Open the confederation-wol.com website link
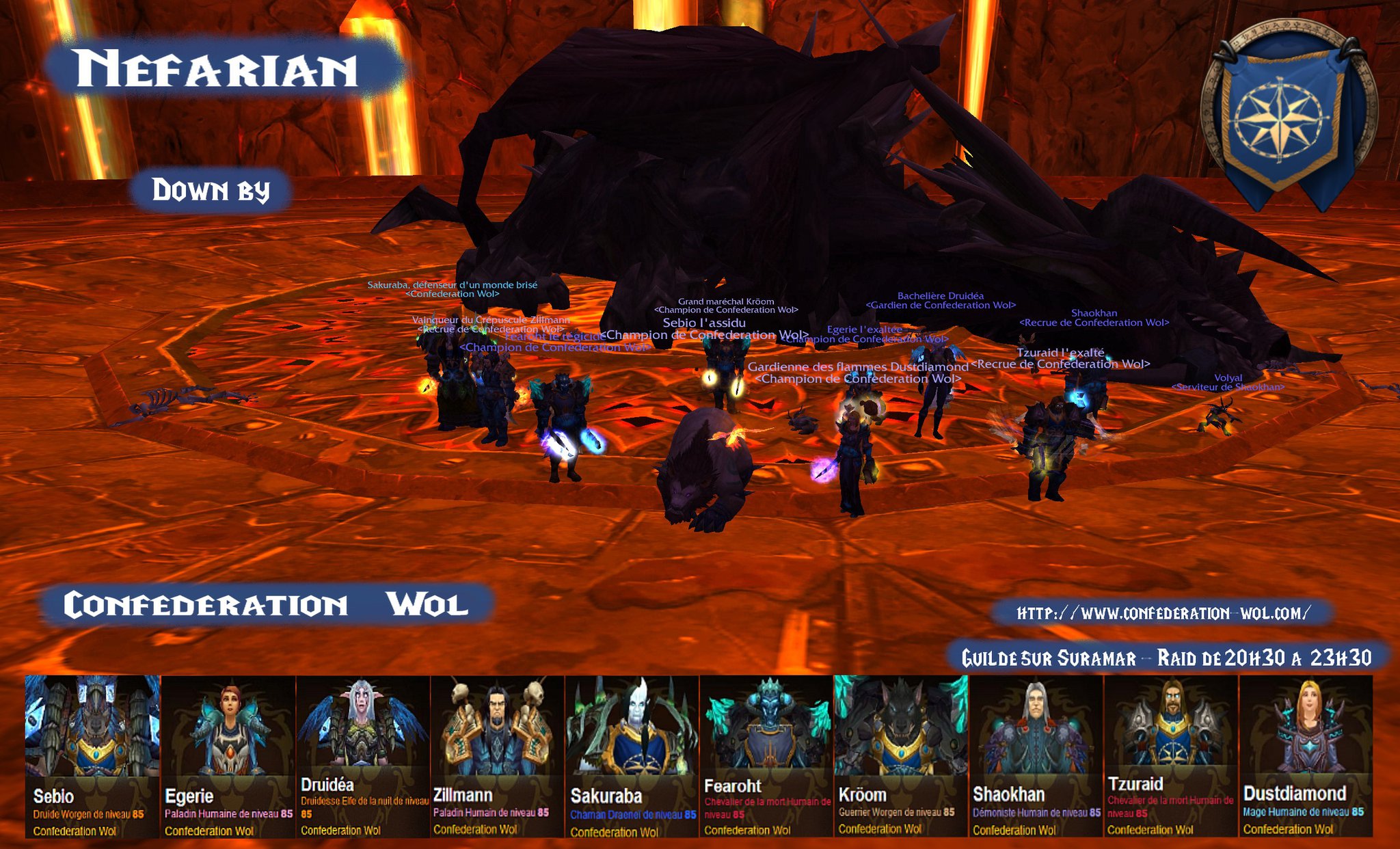Viewport: 1400px width, 849px height. pyautogui.click(x=1163, y=613)
